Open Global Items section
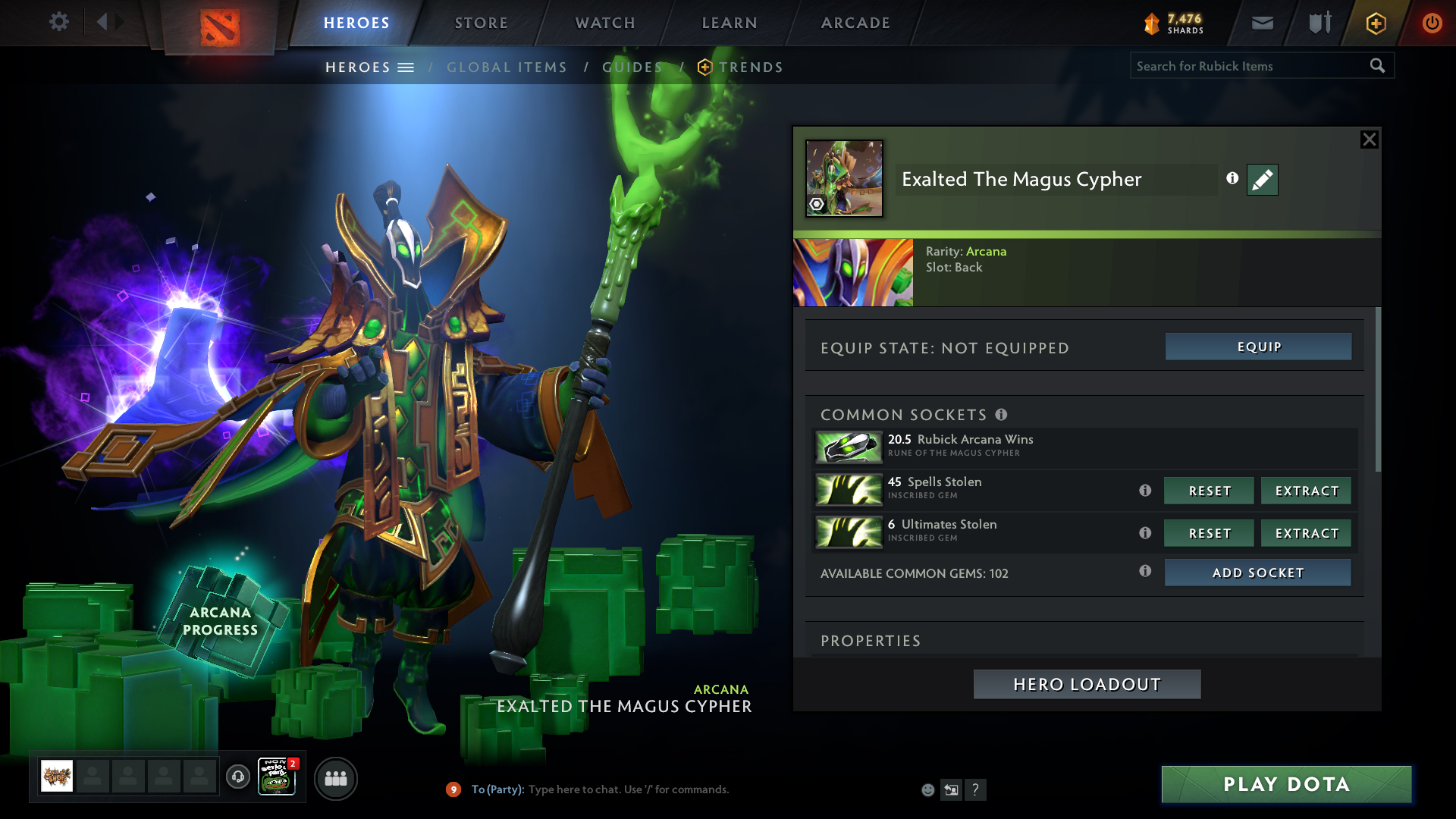1456x819 pixels. pyautogui.click(x=507, y=67)
